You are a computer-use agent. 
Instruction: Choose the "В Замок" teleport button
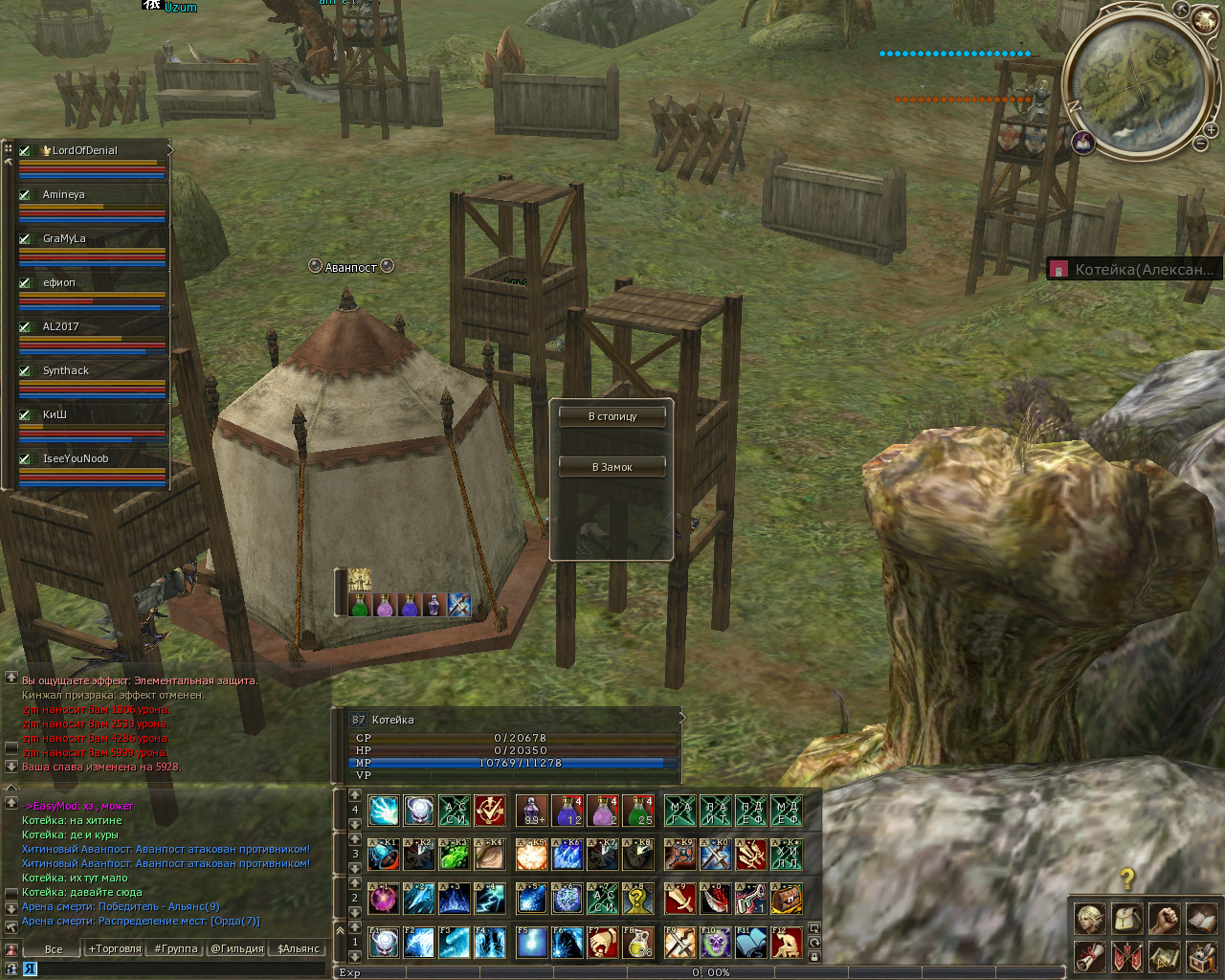[x=612, y=467]
